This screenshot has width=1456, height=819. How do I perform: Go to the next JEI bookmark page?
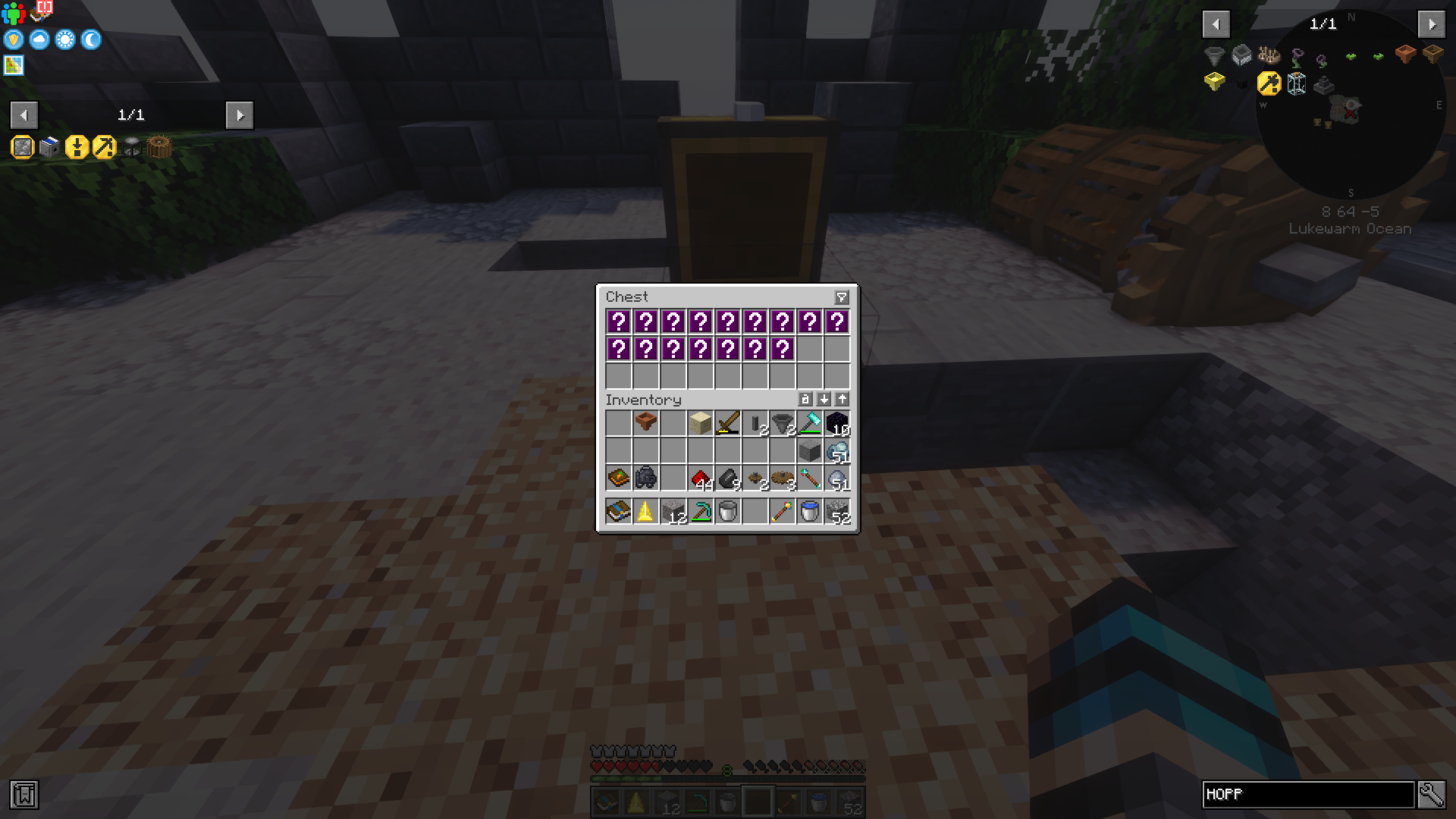coord(240,115)
